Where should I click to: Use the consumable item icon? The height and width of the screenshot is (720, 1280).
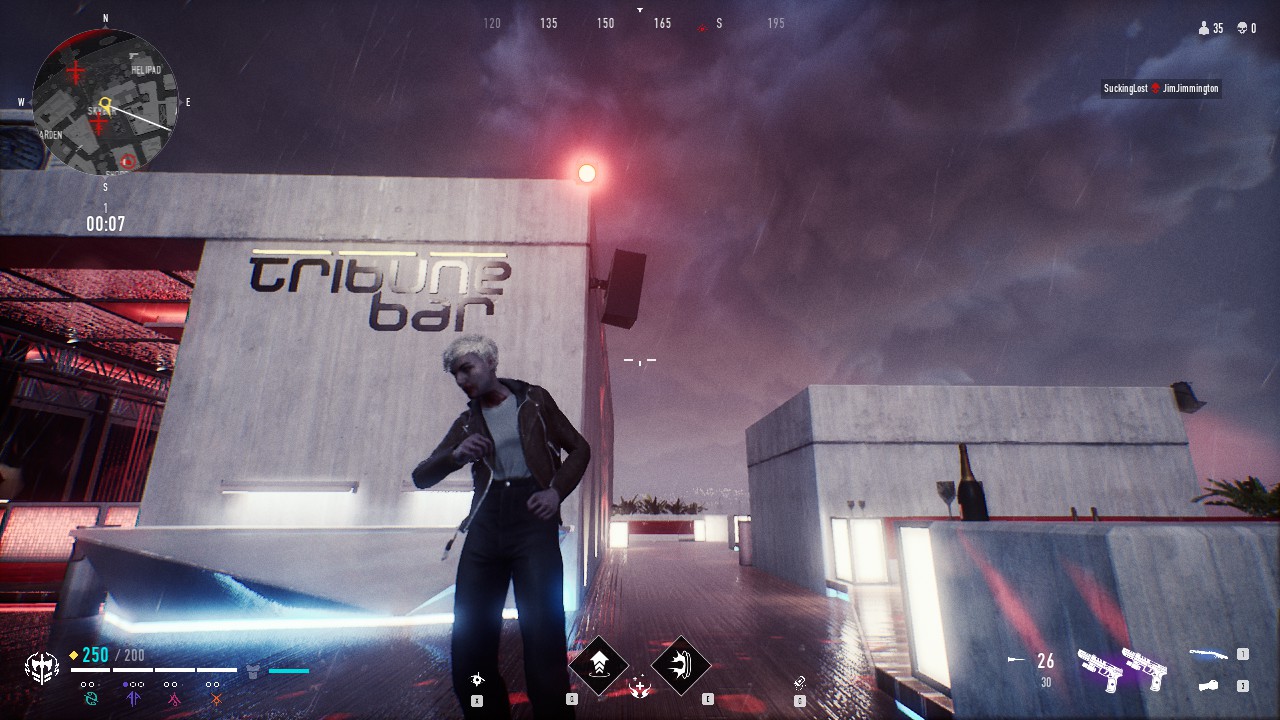pos(799,682)
